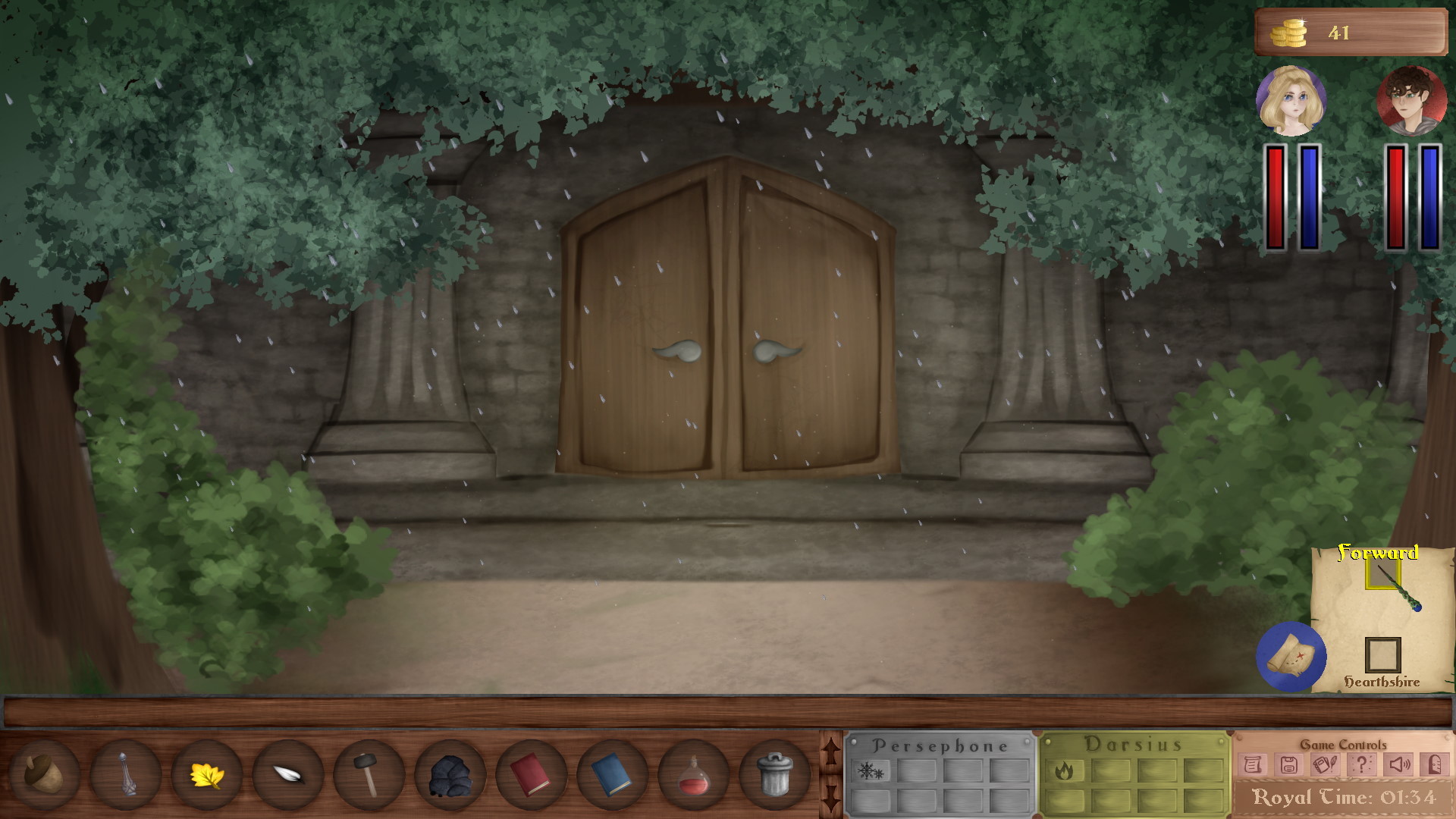
Task: Collapse the inventory with the down arrow
Action: pos(832,798)
